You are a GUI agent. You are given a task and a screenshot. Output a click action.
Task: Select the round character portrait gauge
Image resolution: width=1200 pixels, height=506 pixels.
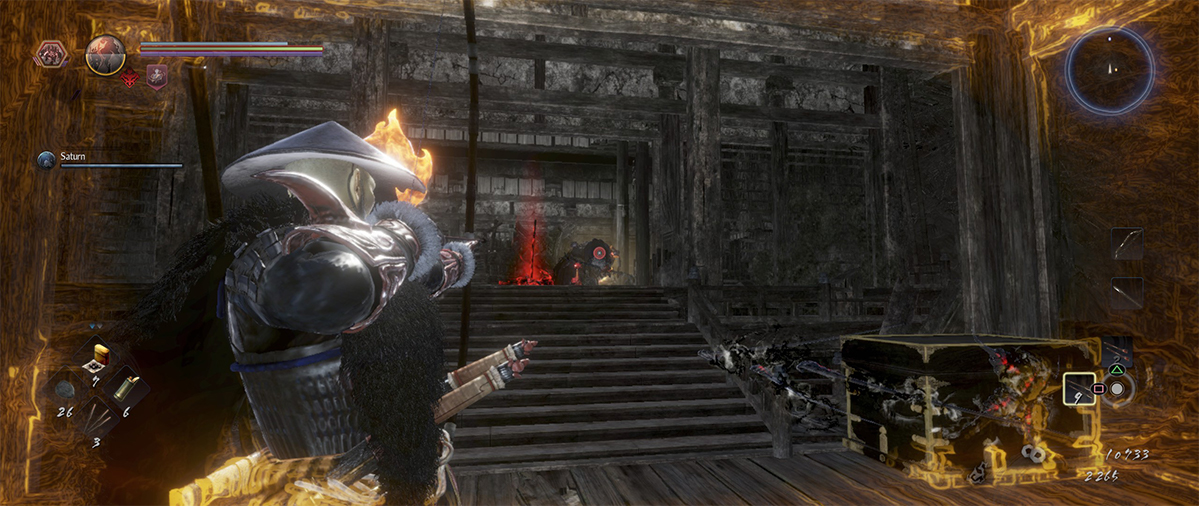(x=105, y=55)
